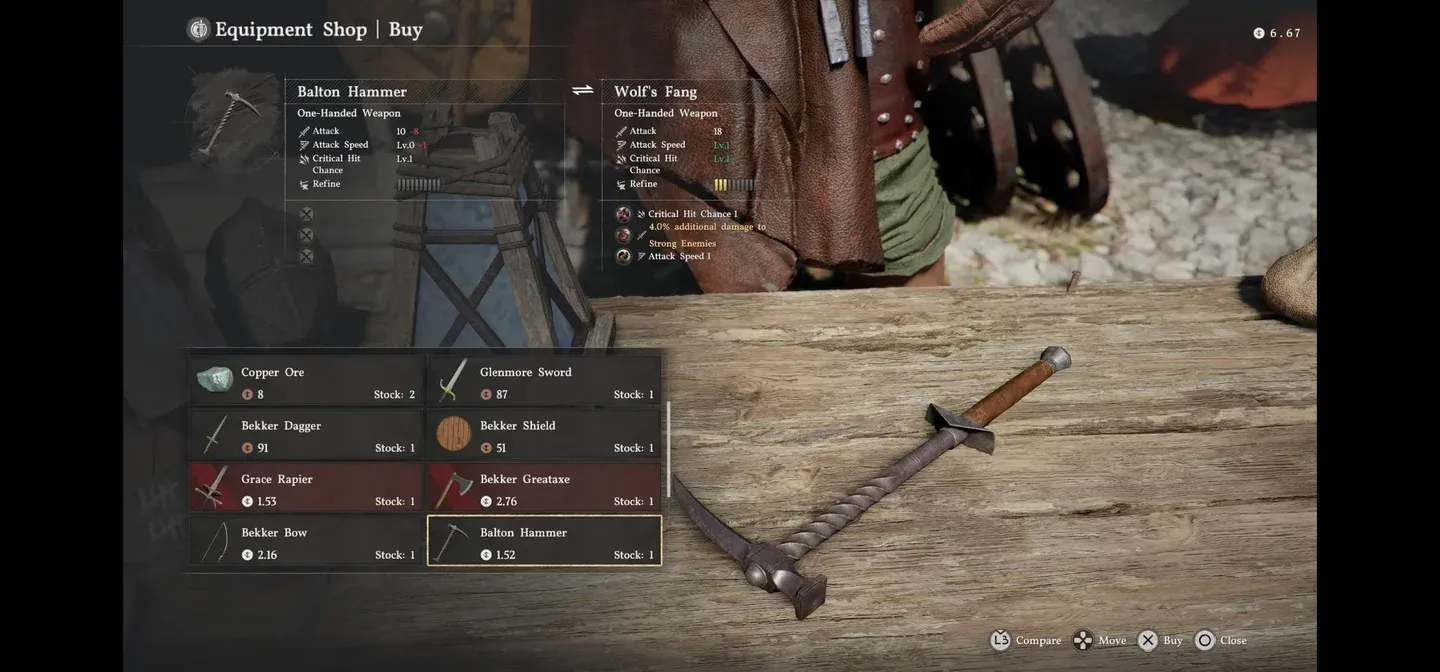The image size is (1440, 672).
Task: Select the Bekker Bow item
Action: (306, 542)
